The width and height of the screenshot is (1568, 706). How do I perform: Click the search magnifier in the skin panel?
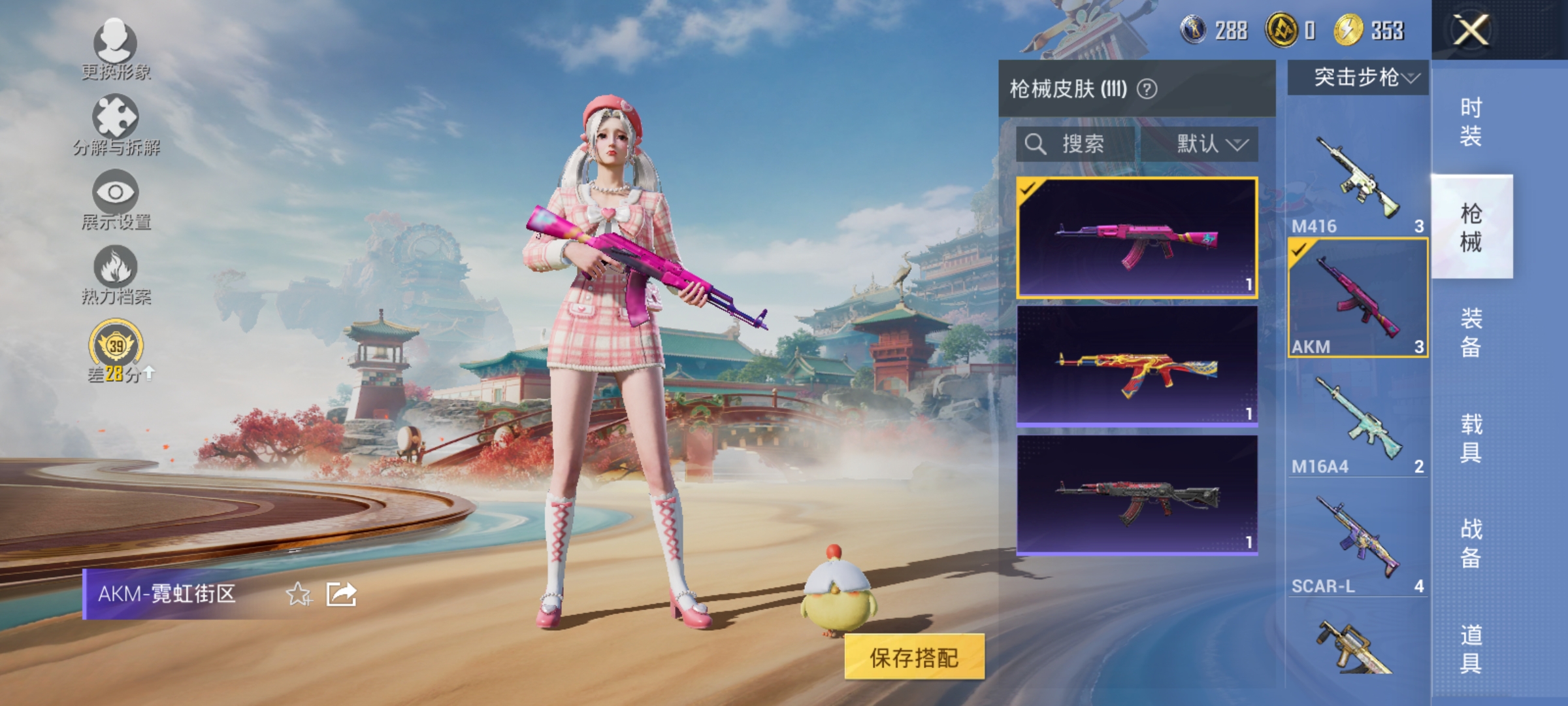[x=1036, y=144]
